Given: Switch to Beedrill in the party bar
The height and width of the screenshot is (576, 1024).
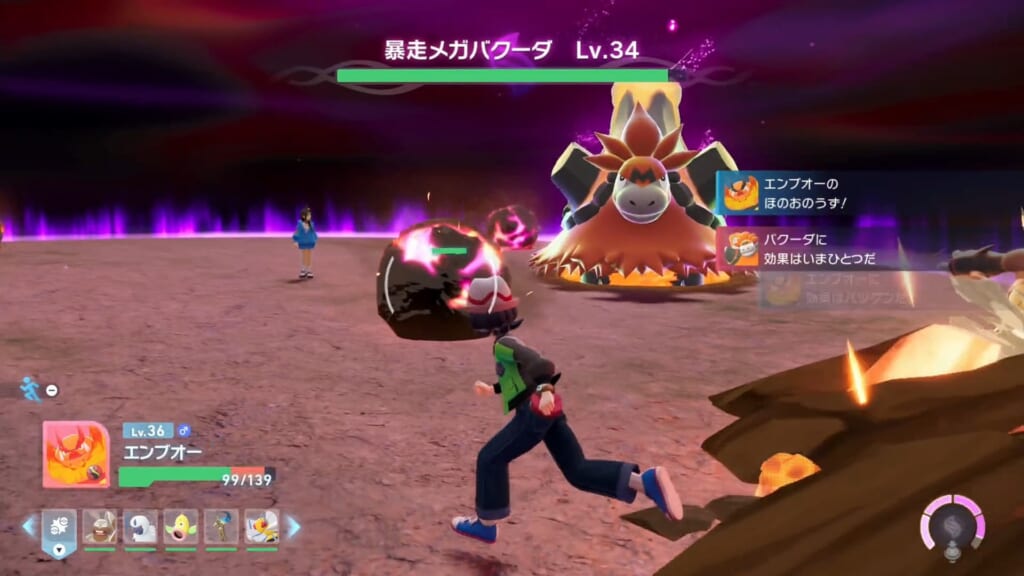Looking at the screenshot, I should coord(262,526).
